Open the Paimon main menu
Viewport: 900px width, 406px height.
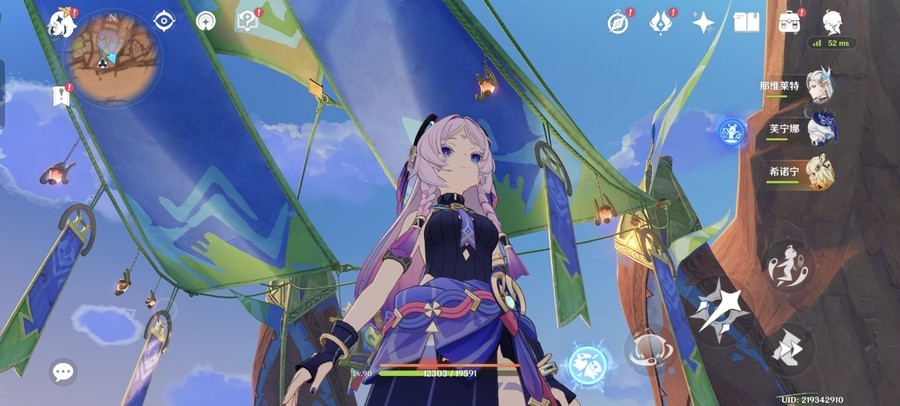(64, 22)
